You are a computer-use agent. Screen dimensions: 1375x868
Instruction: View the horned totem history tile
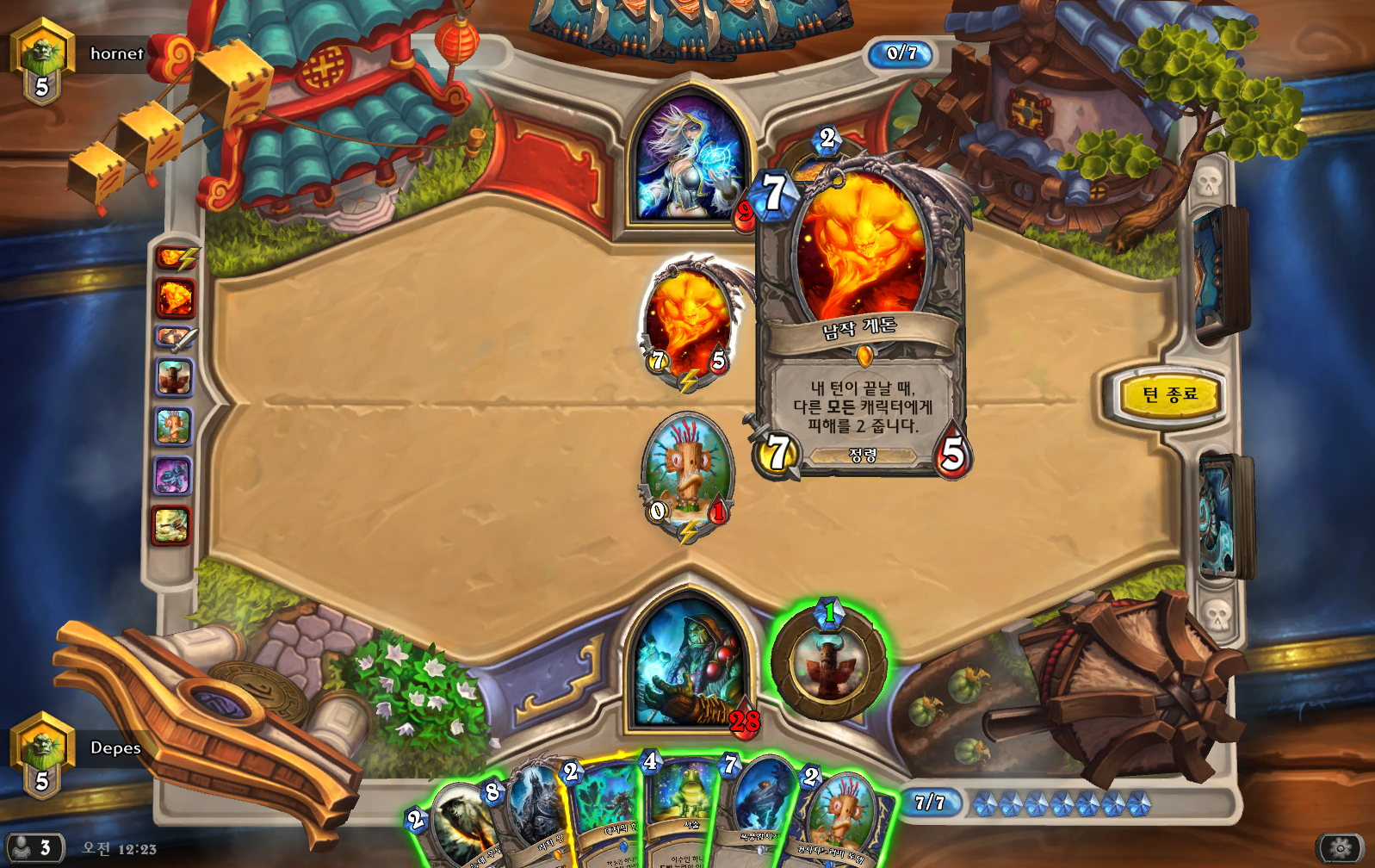pyautogui.click(x=174, y=377)
